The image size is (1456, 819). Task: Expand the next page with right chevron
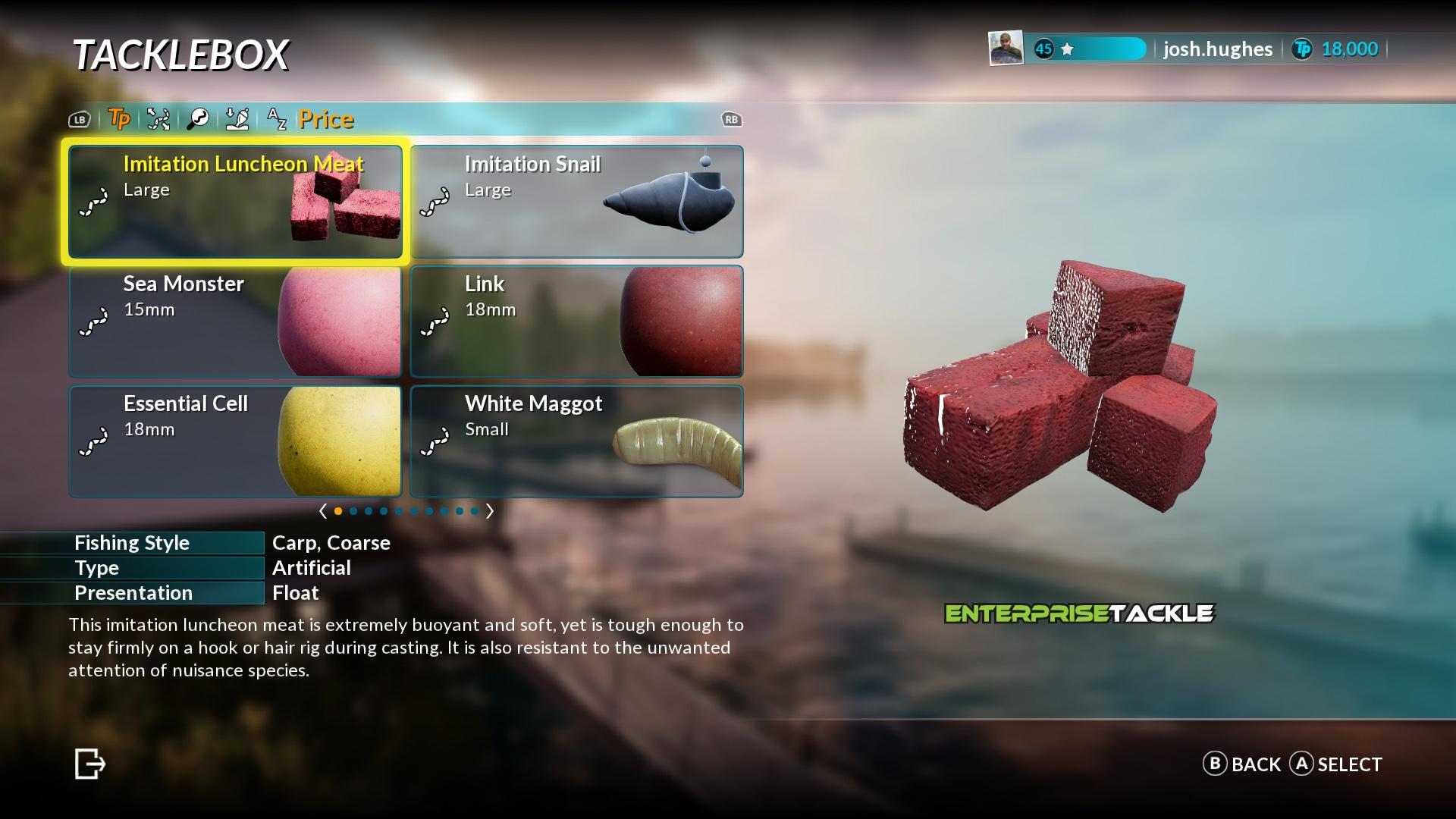tap(490, 511)
